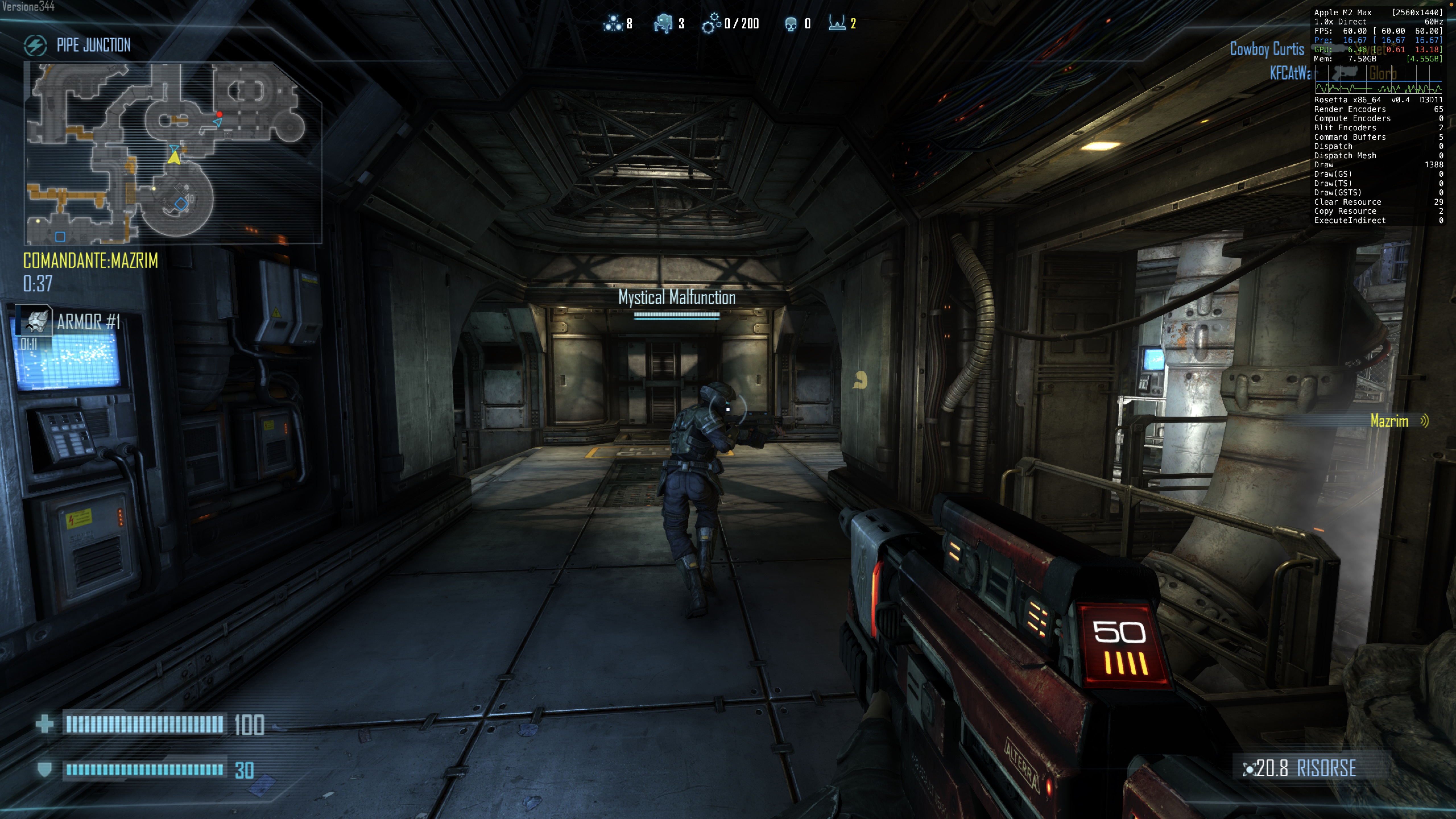
Task: Click the performance overlay frame-time graph
Action: (x=1378, y=79)
